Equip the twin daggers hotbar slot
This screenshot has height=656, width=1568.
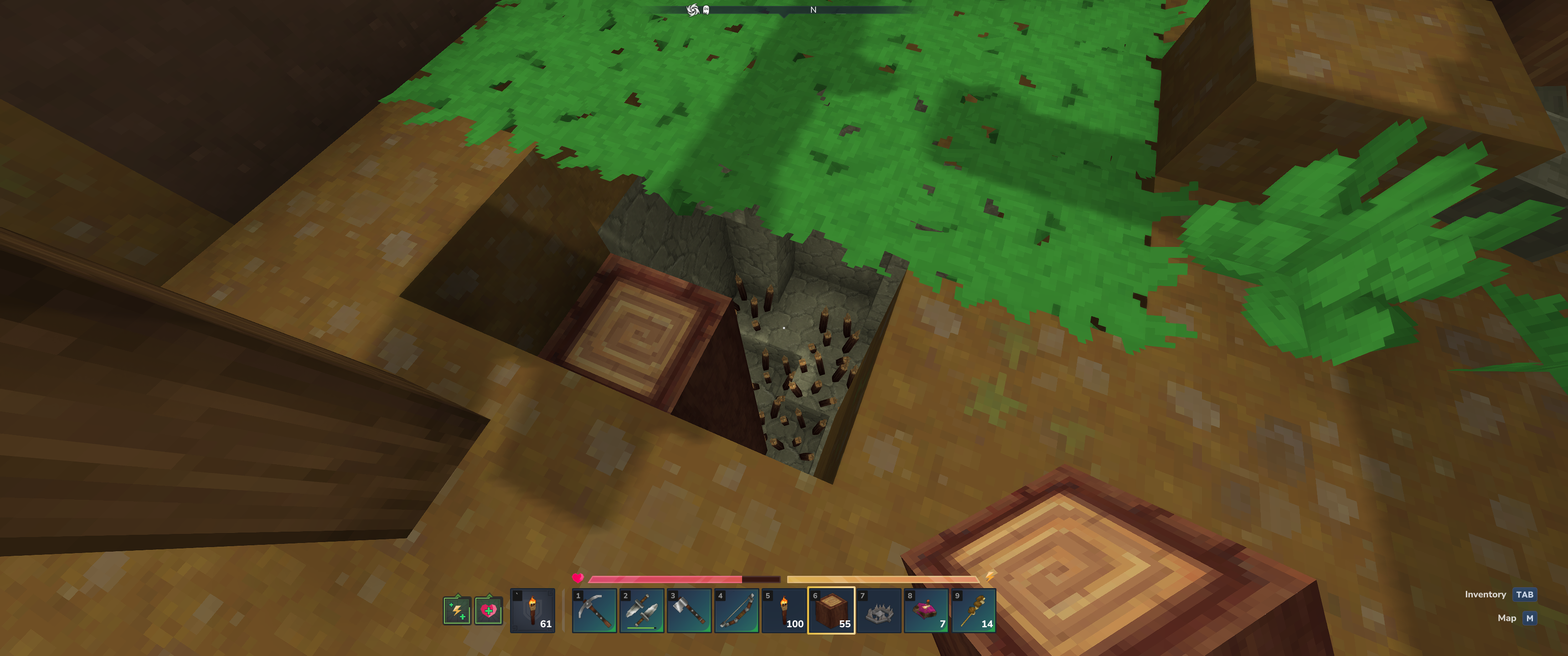(642, 610)
